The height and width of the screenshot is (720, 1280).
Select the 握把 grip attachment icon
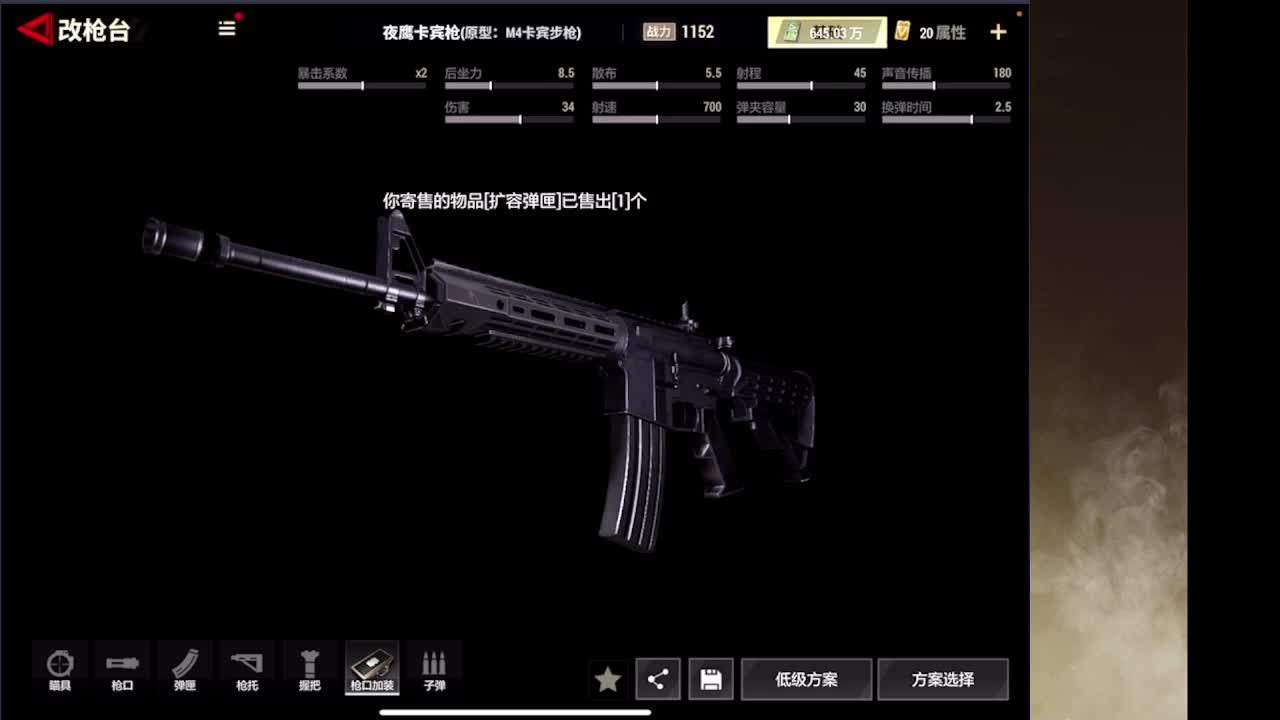(x=309, y=668)
